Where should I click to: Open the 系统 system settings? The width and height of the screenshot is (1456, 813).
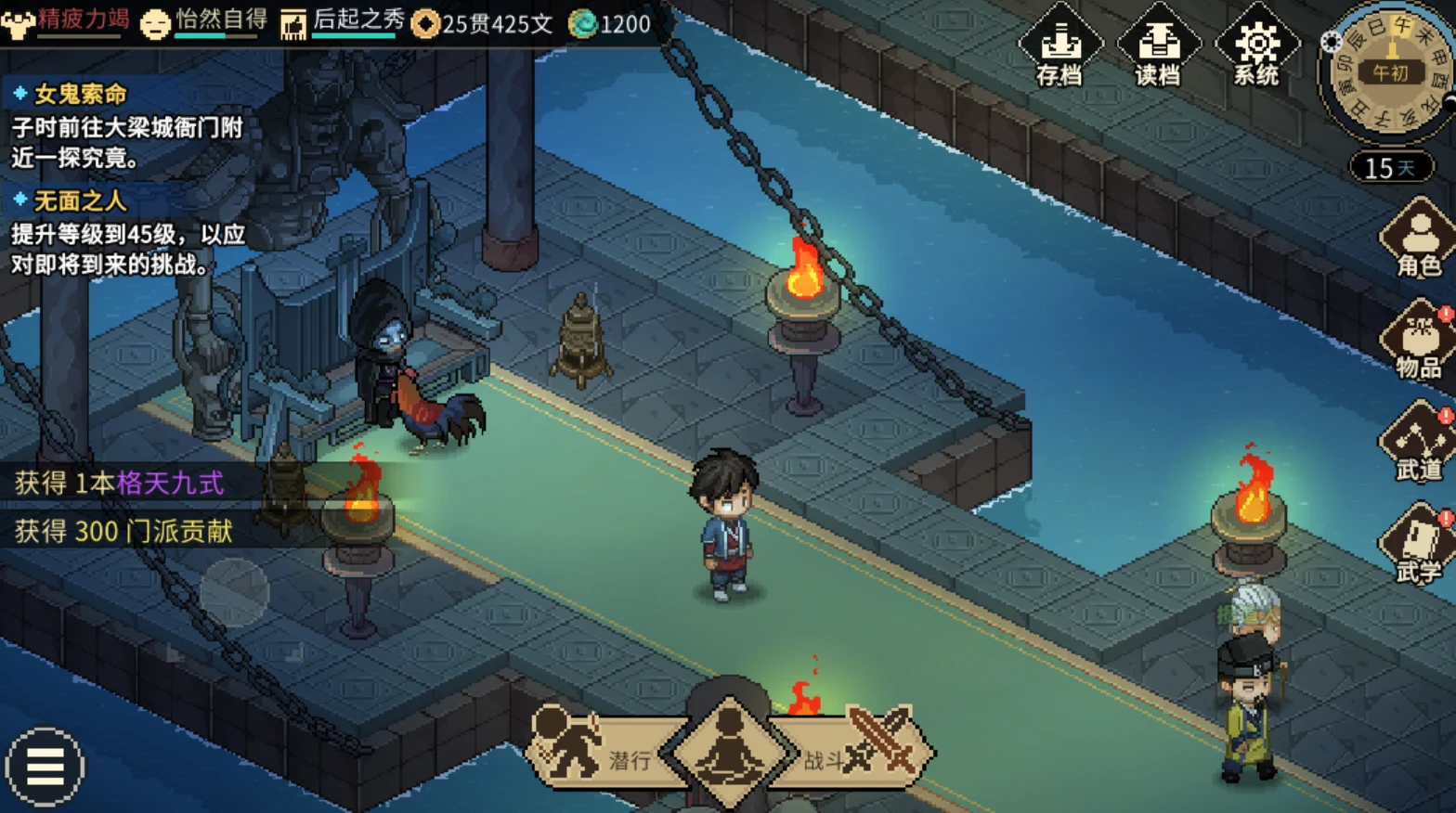click(1256, 47)
